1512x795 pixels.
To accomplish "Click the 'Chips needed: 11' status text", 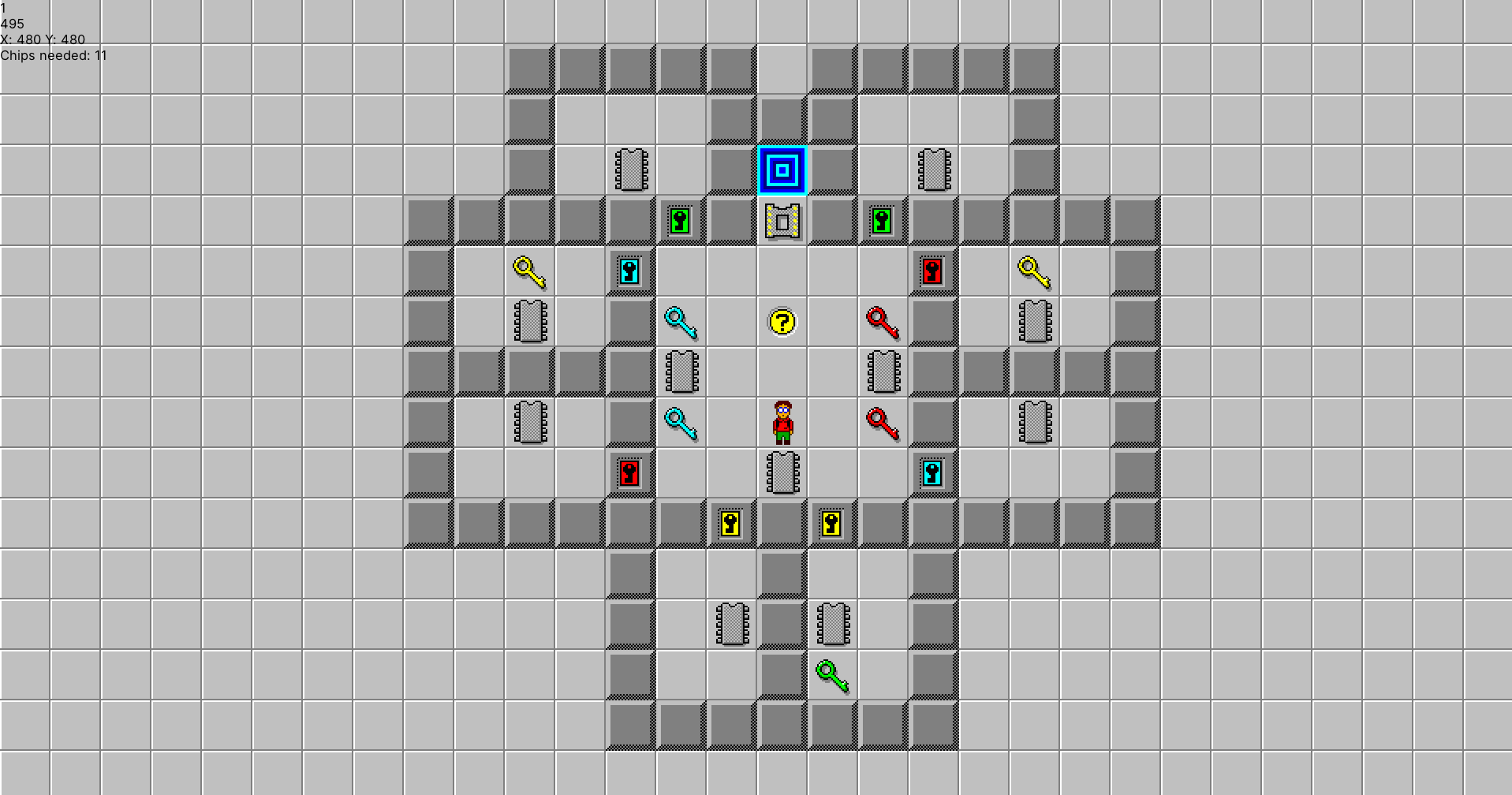I will point(54,55).
